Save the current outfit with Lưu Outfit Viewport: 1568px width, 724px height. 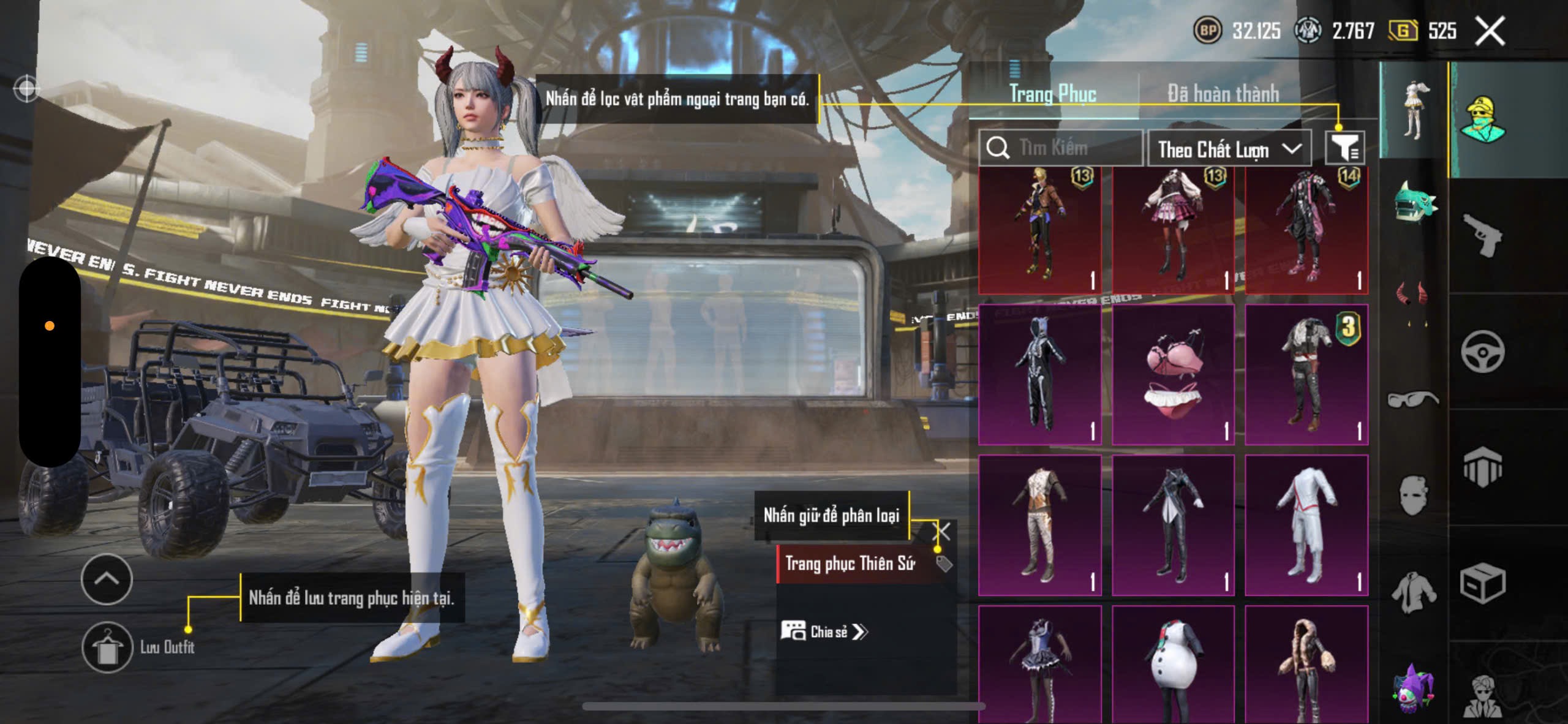point(108,647)
